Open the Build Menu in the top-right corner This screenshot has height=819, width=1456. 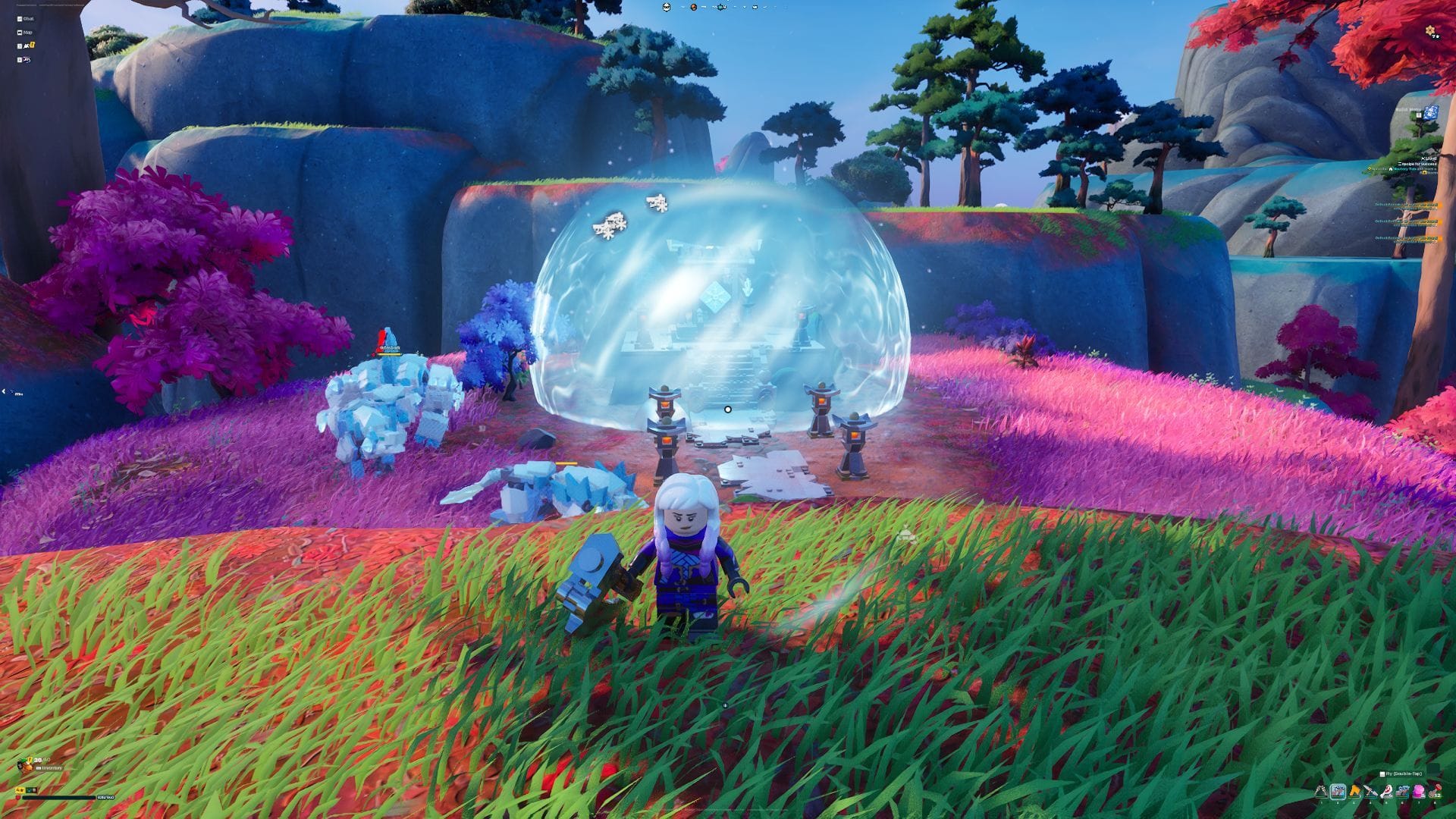(x=1408, y=110)
